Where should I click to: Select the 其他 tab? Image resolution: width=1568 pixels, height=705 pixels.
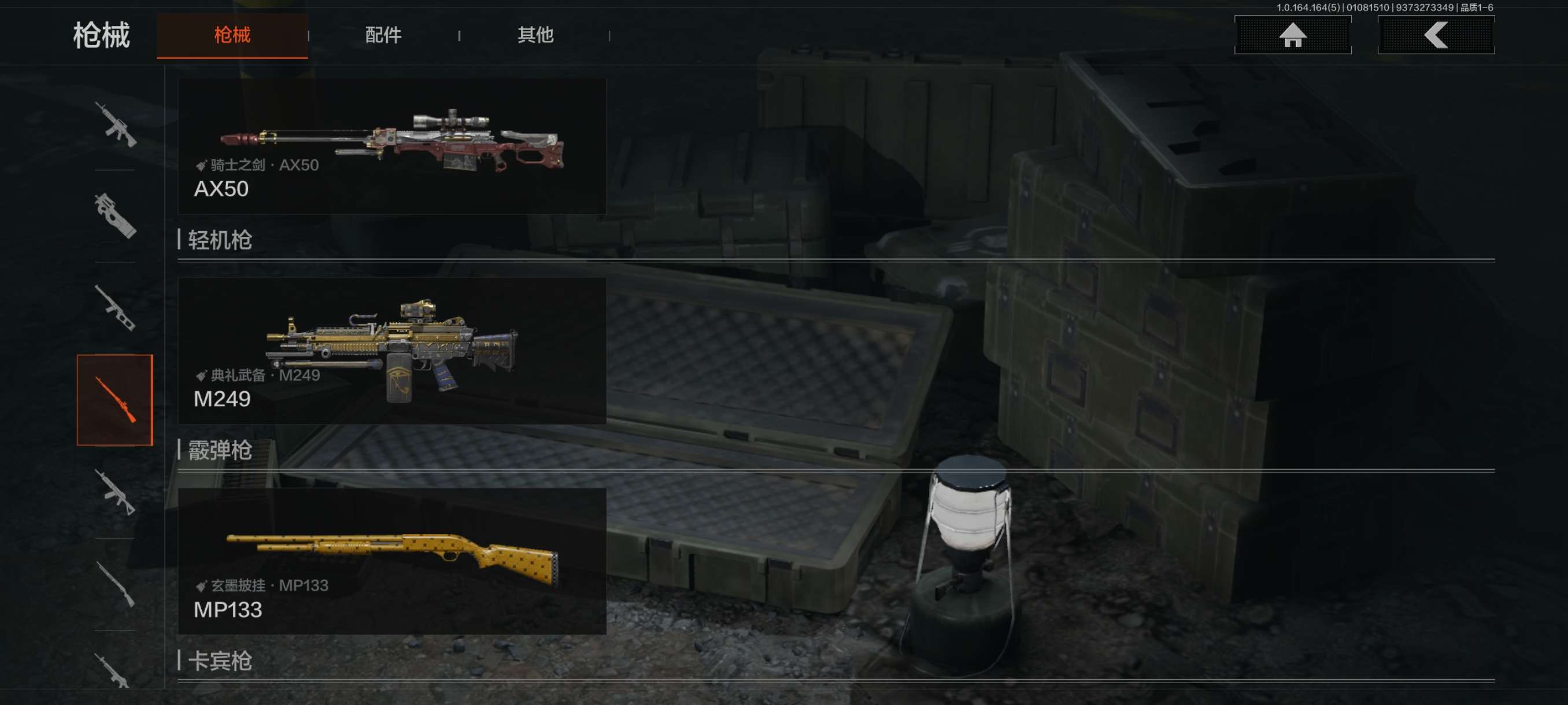(535, 35)
